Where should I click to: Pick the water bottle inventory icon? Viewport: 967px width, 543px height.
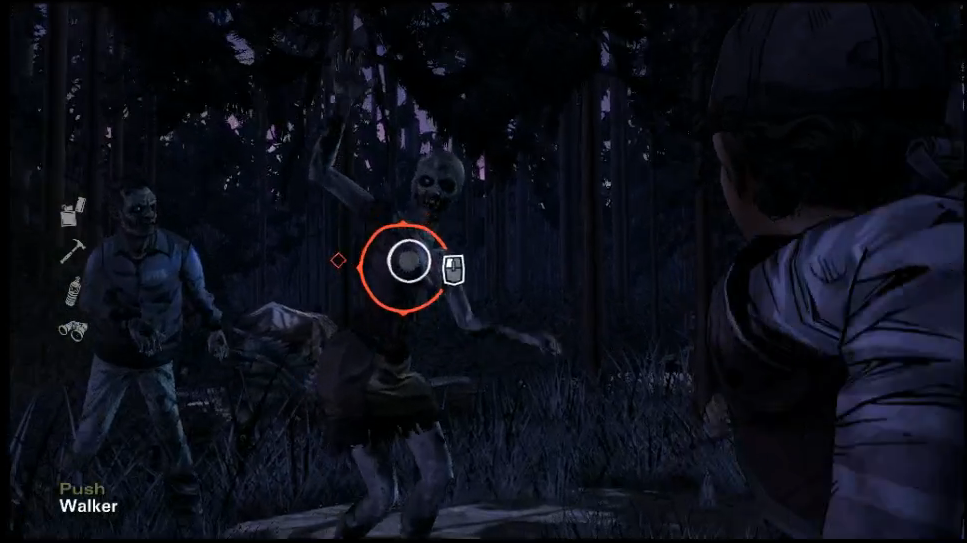click(72, 290)
